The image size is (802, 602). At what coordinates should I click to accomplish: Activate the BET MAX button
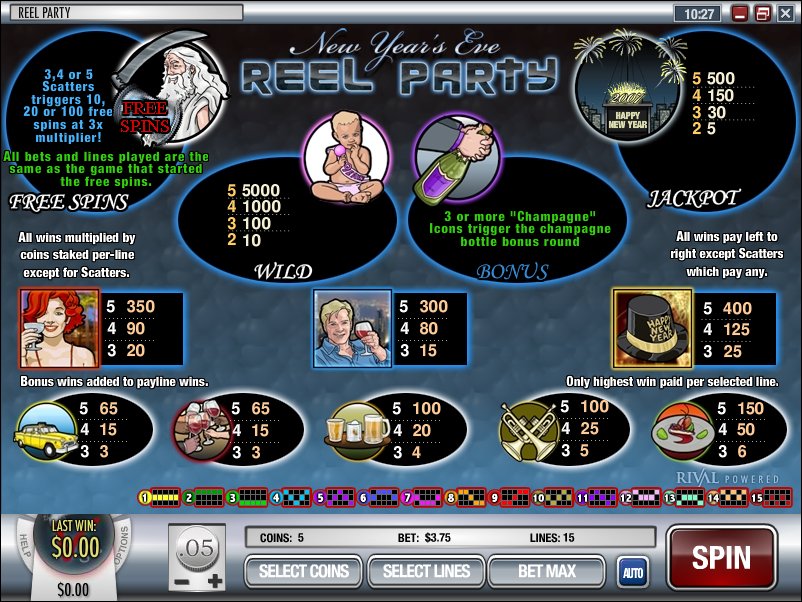(546, 571)
